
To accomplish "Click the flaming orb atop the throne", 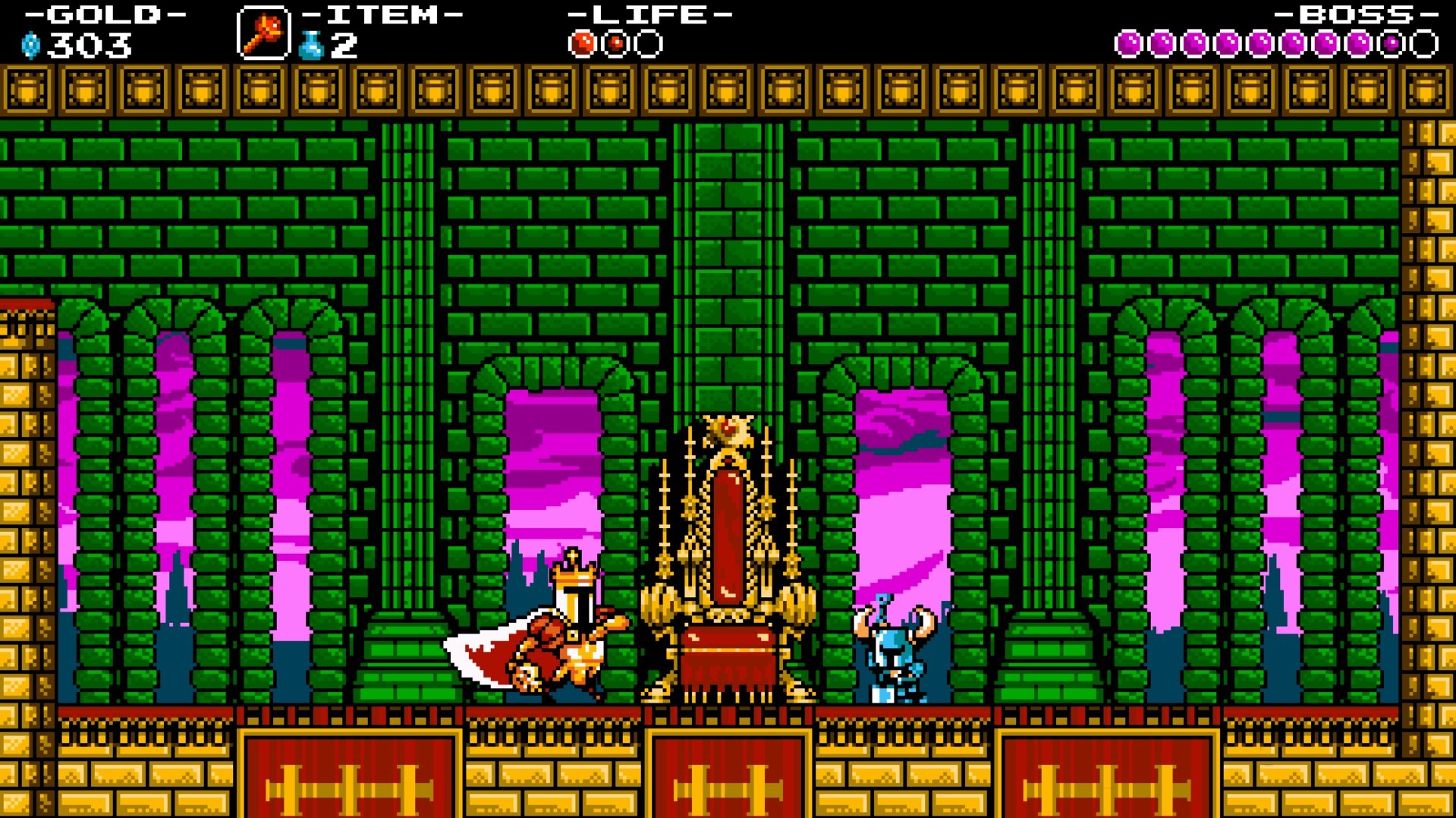I will (x=728, y=429).
